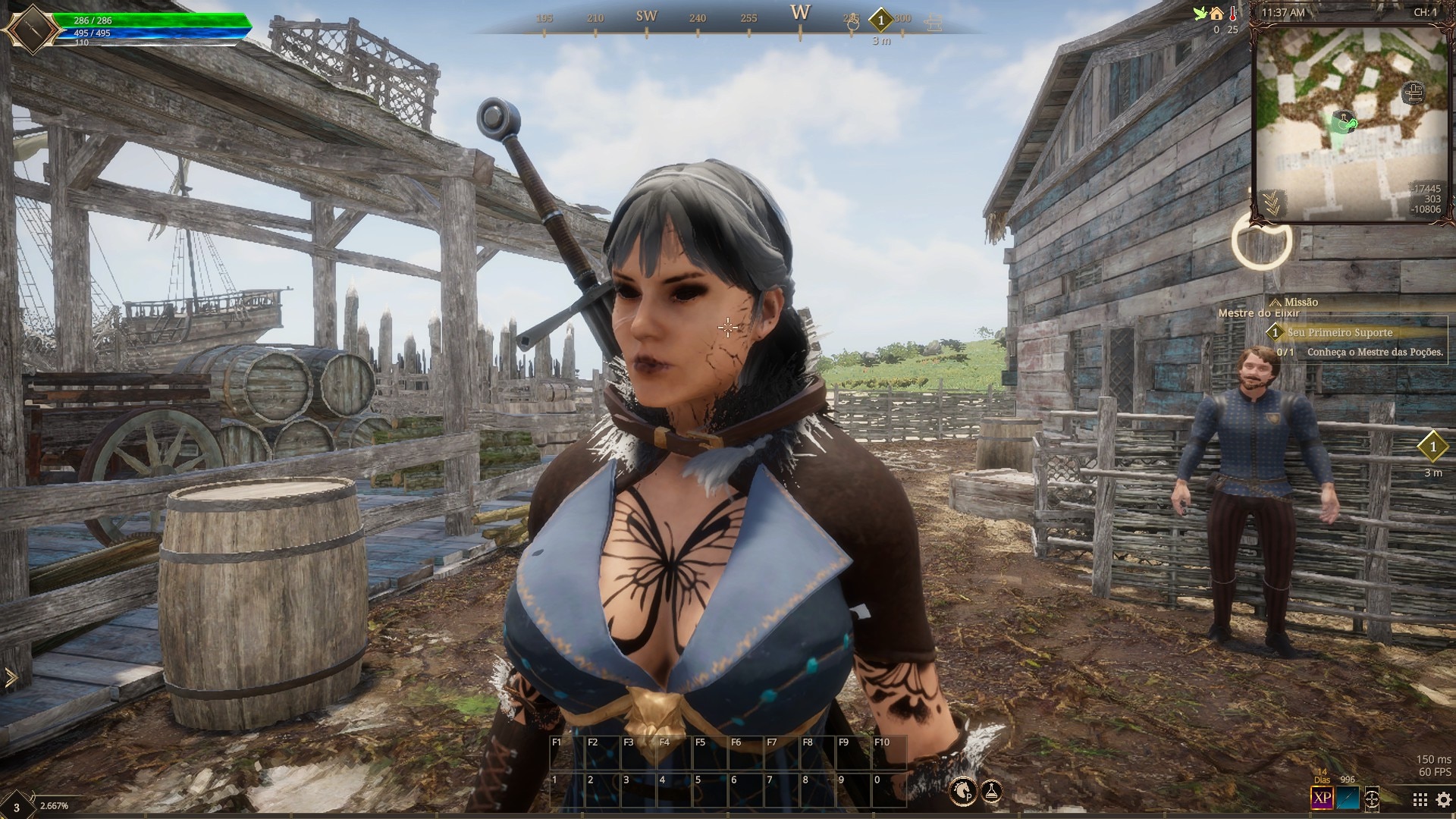Click the anvil marker on the minimap
Image resolution: width=1456 pixels, height=819 pixels.
pos(1413,93)
